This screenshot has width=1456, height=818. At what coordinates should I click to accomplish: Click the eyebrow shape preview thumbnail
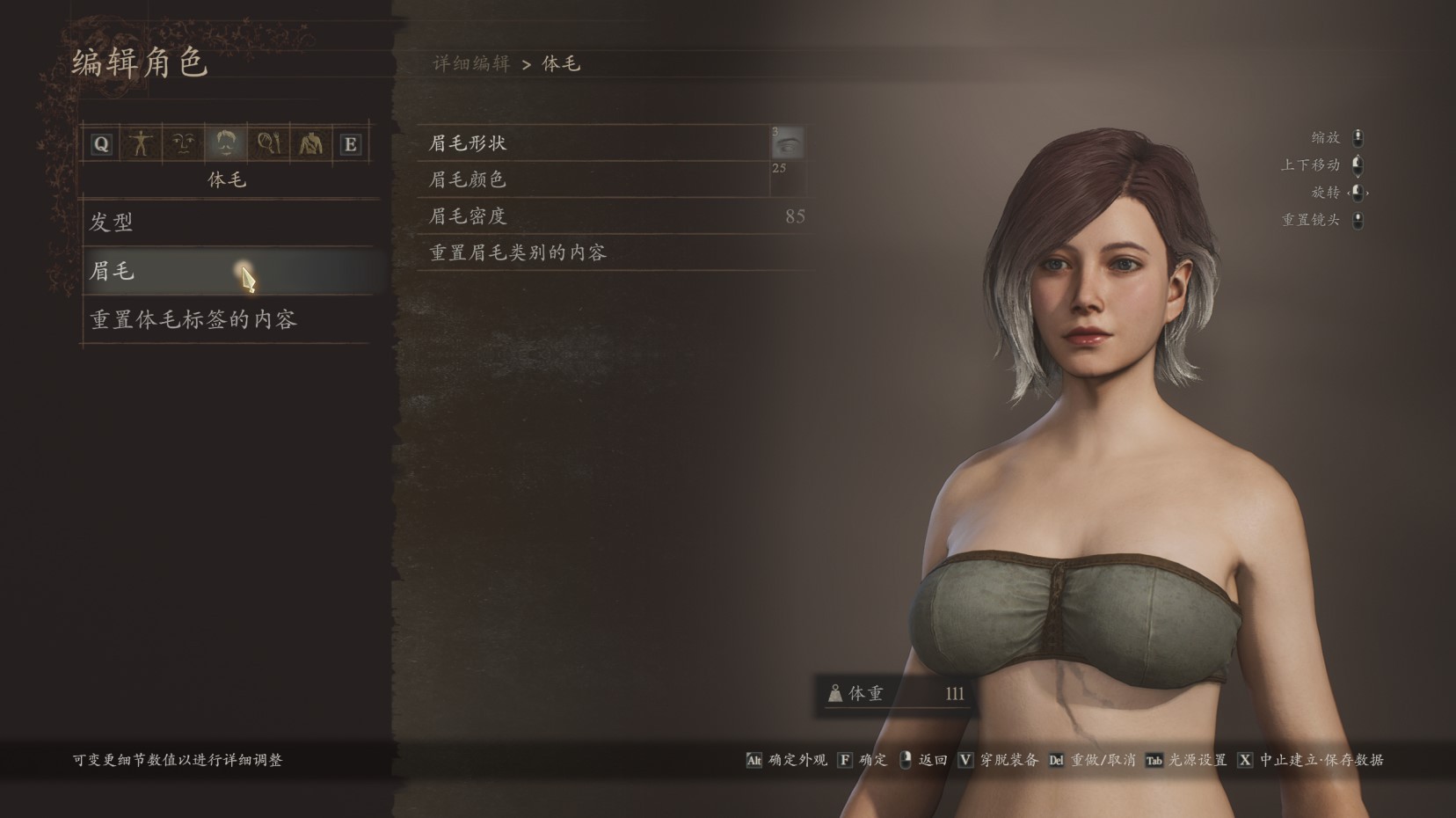pyautogui.click(x=788, y=142)
